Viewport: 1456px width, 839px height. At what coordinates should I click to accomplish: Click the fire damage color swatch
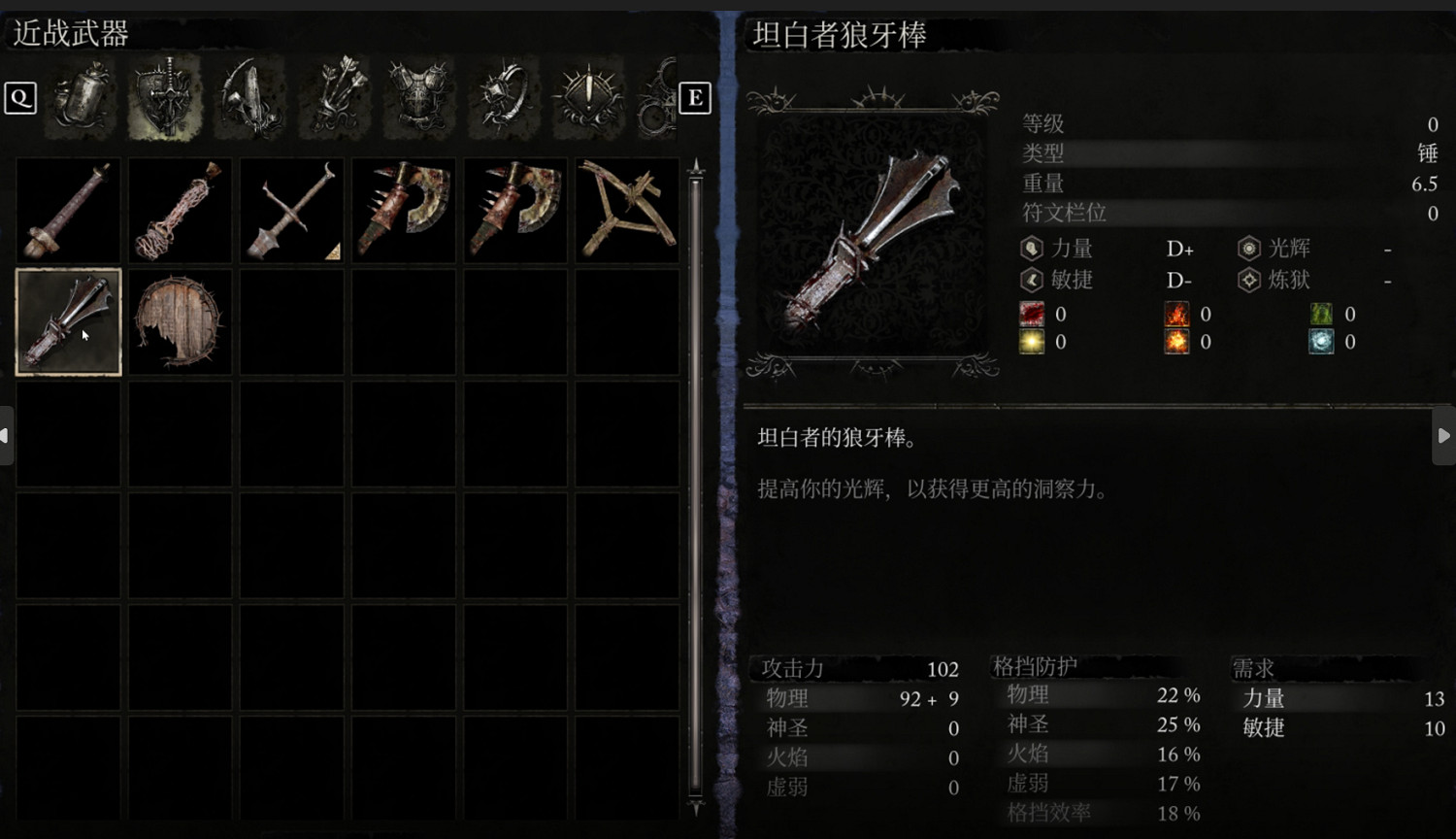click(x=1175, y=314)
